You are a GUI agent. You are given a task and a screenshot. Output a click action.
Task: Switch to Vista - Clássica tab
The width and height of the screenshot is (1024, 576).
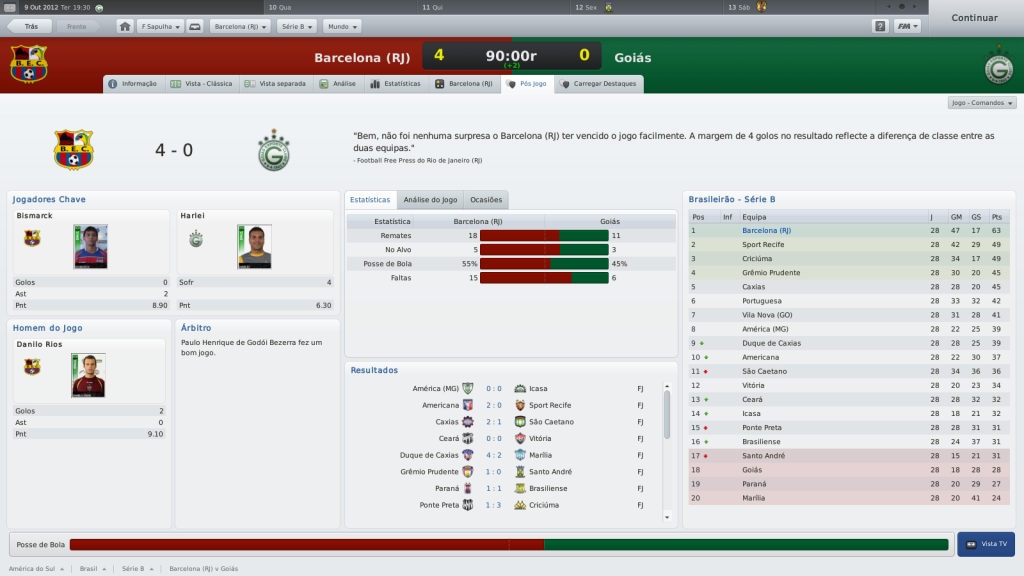[x=202, y=84]
